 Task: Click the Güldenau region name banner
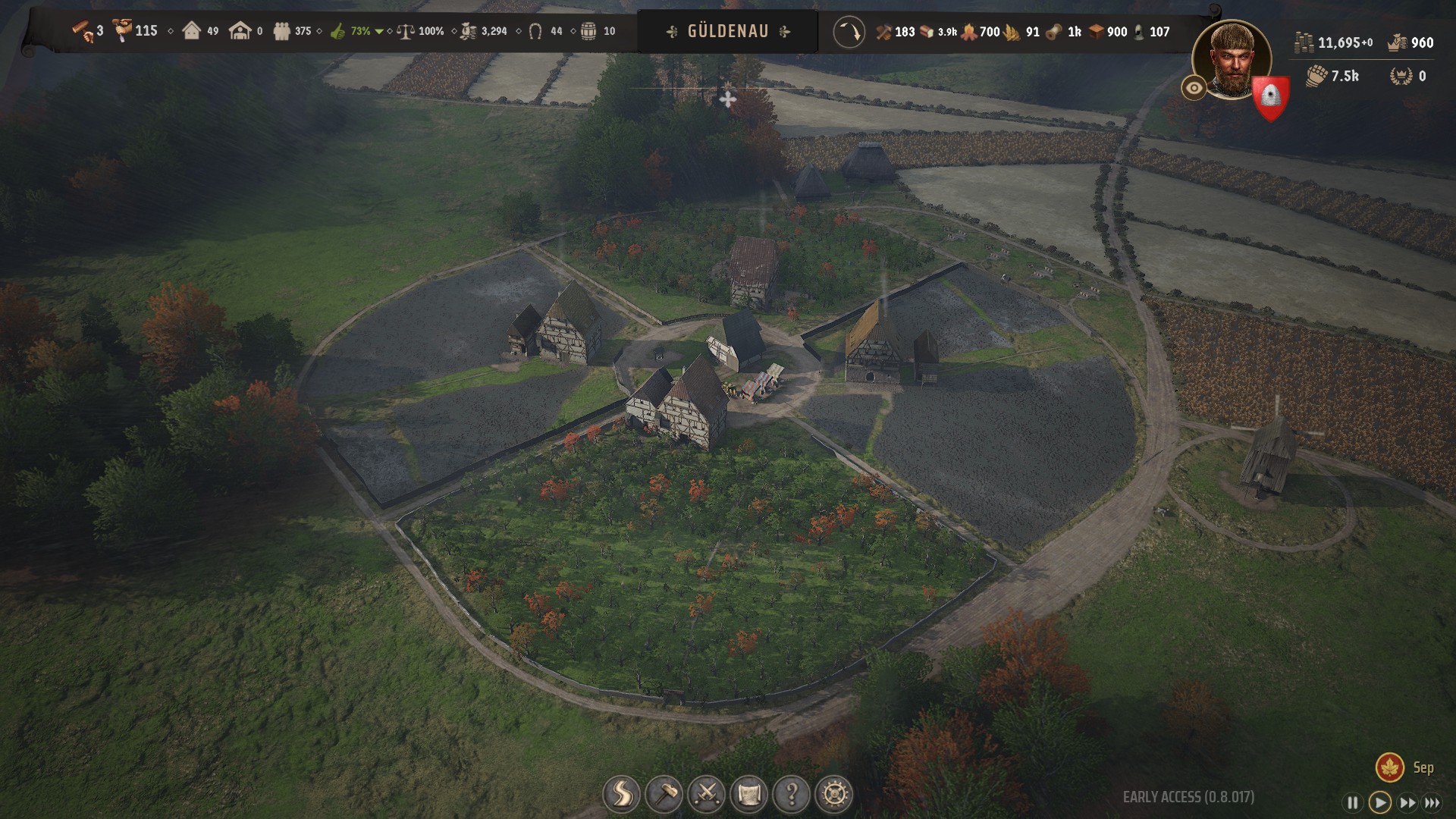pyautogui.click(x=727, y=32)
